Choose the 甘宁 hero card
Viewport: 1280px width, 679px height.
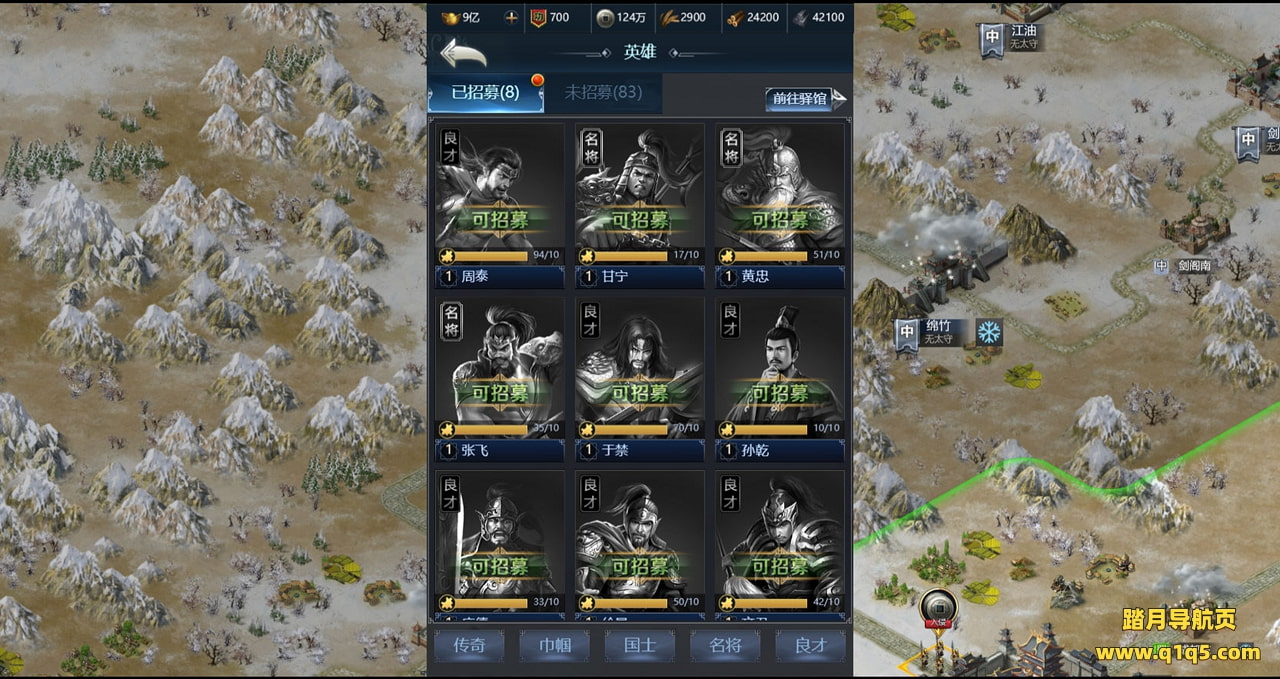click(640, 195)
